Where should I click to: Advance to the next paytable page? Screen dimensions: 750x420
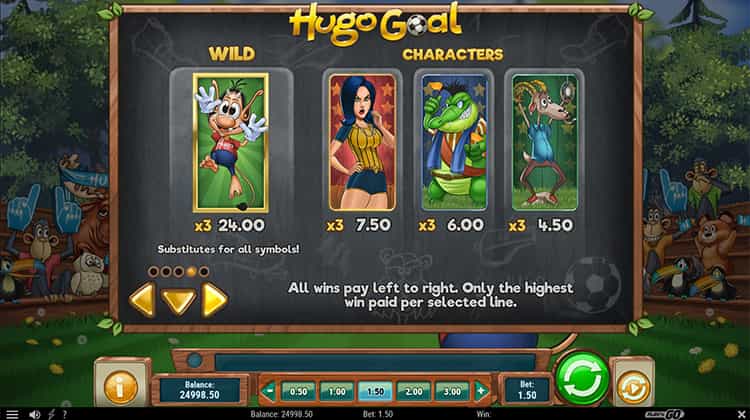(x=214, y=299)
